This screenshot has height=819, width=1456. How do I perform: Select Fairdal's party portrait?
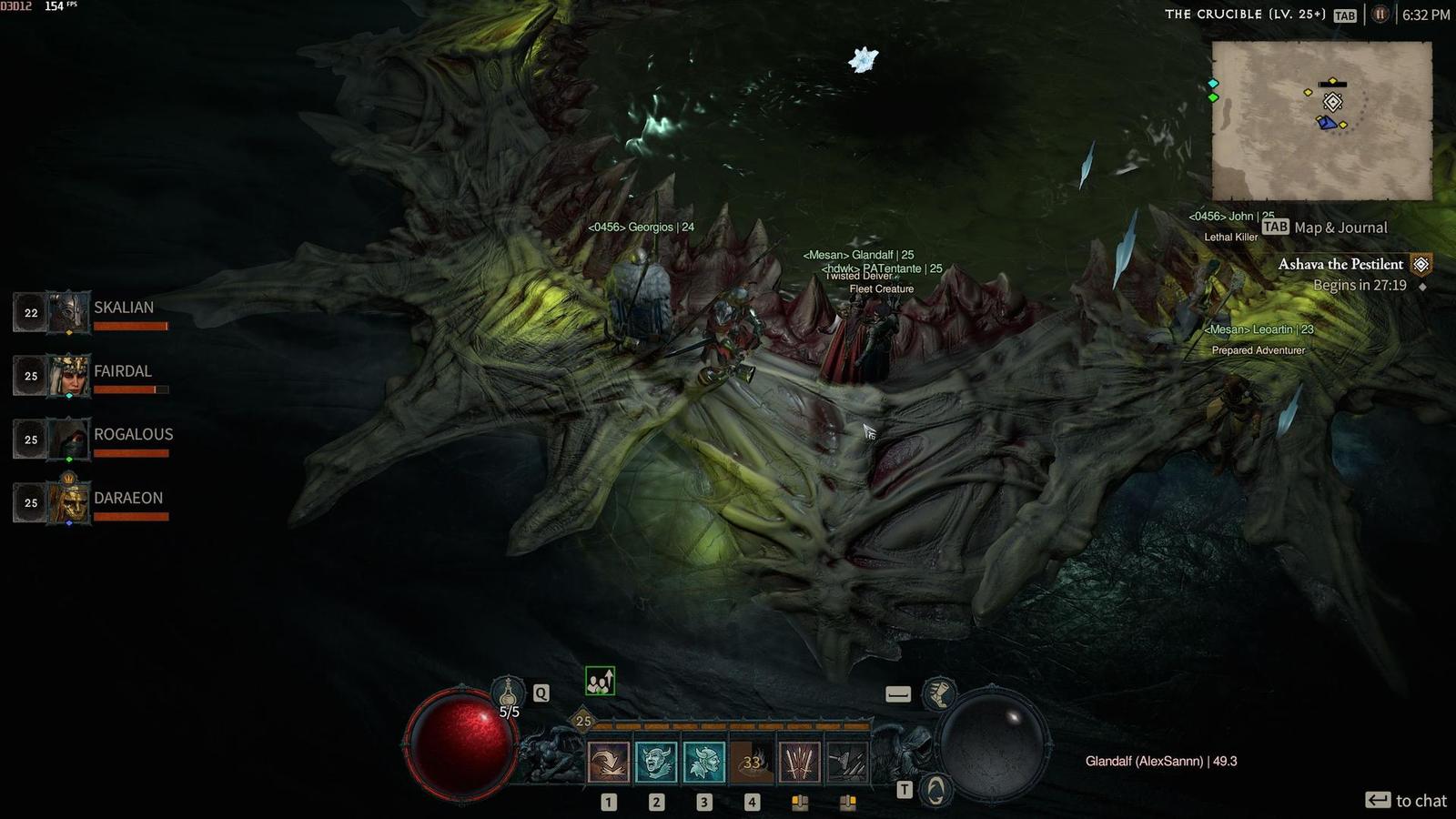(x=68, y=376)
